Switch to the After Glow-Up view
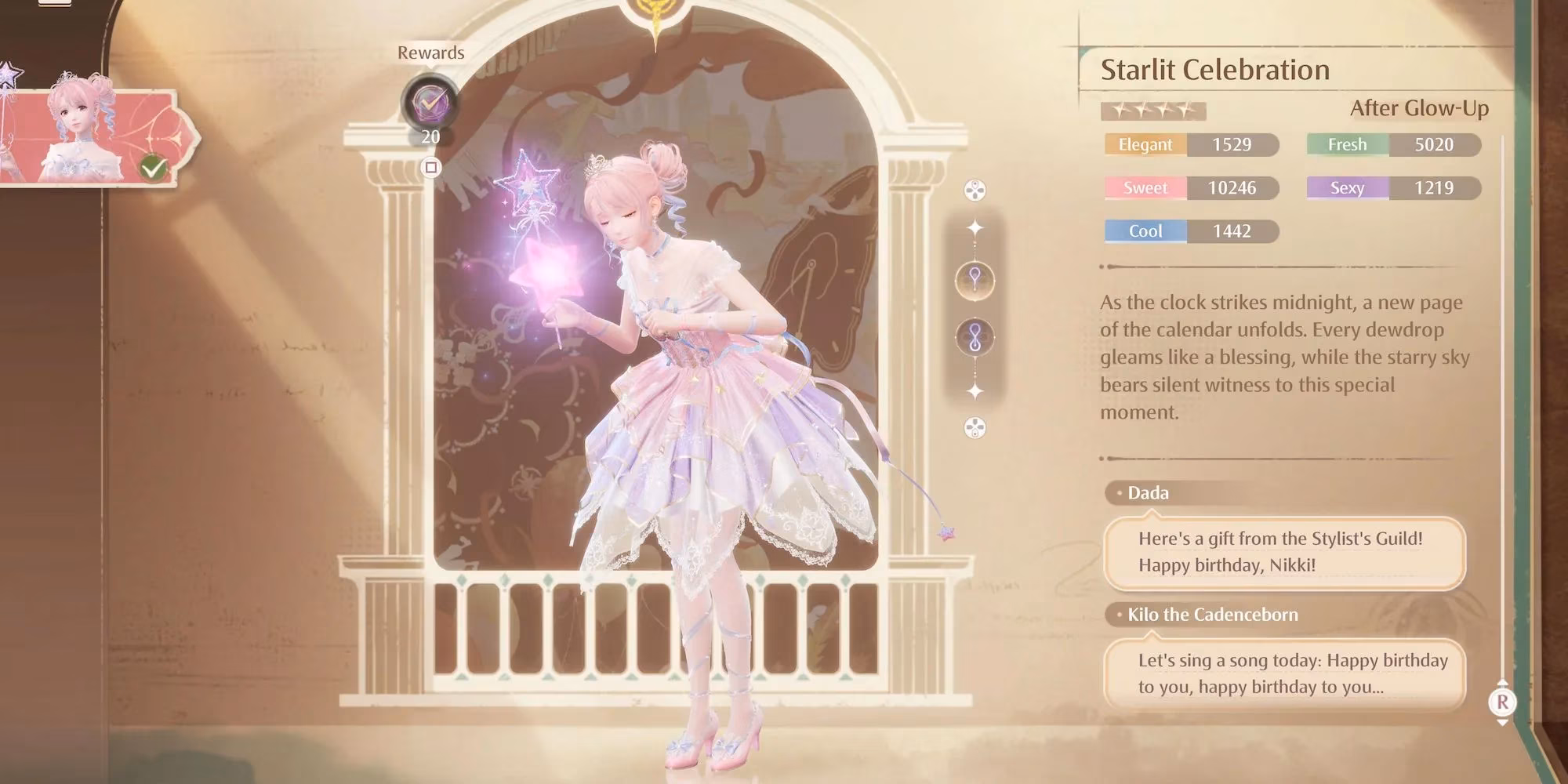This screenshot has height=784, width=1568. click(1421, 109)
